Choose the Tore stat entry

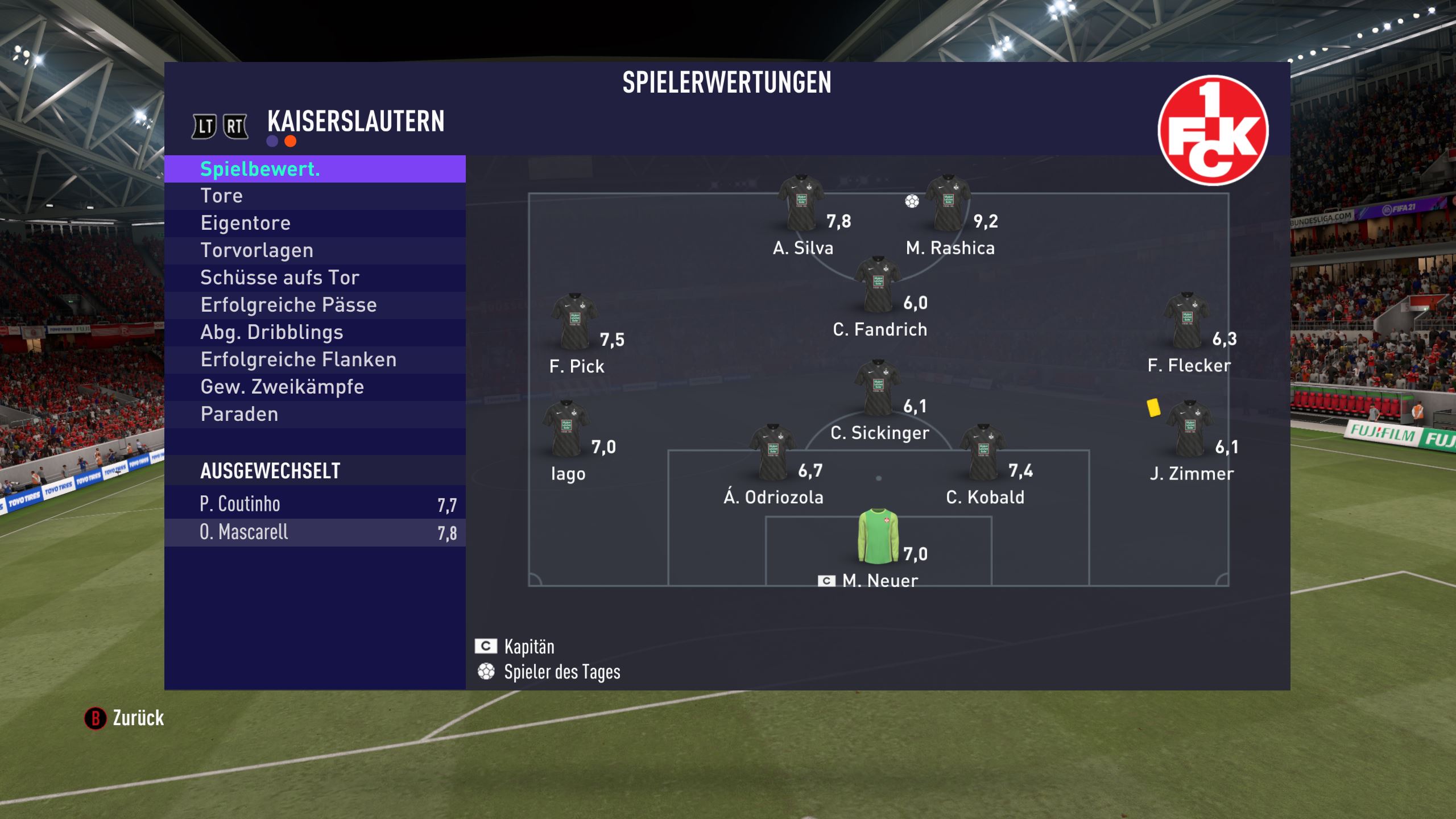click(x=315, y=196)
